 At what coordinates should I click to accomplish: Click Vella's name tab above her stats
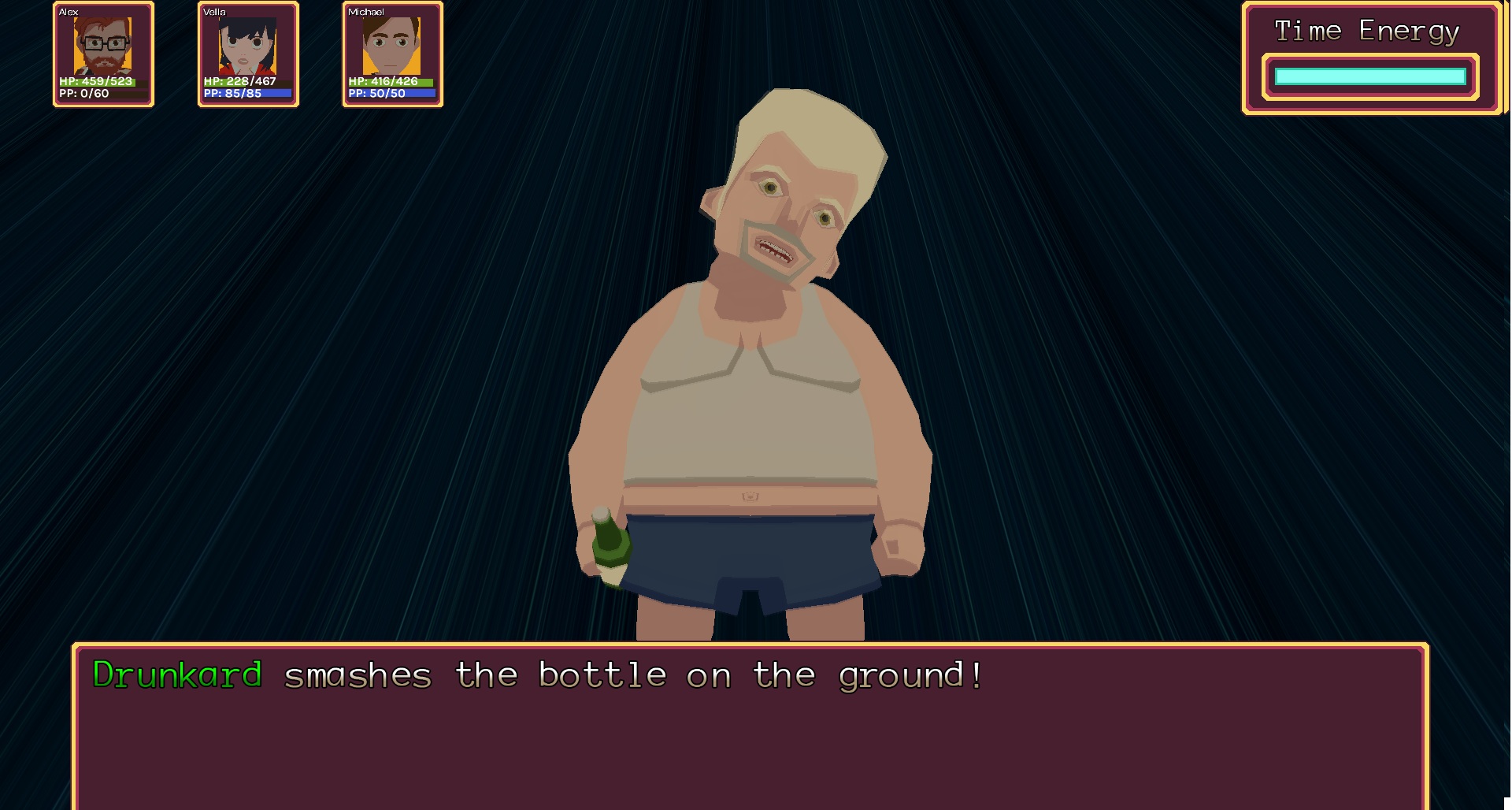pyautogui.click(x=213, y=12)
